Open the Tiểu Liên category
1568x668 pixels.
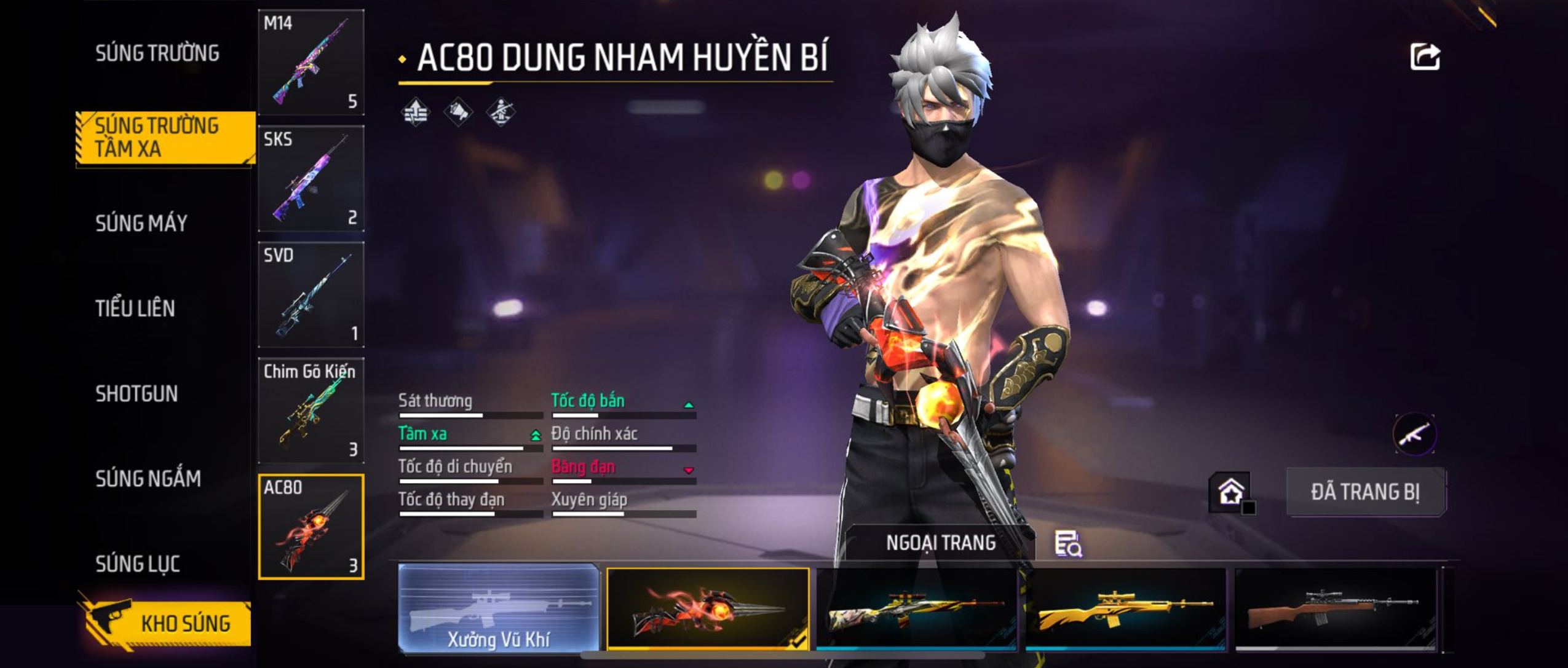[x=135, y=308]
